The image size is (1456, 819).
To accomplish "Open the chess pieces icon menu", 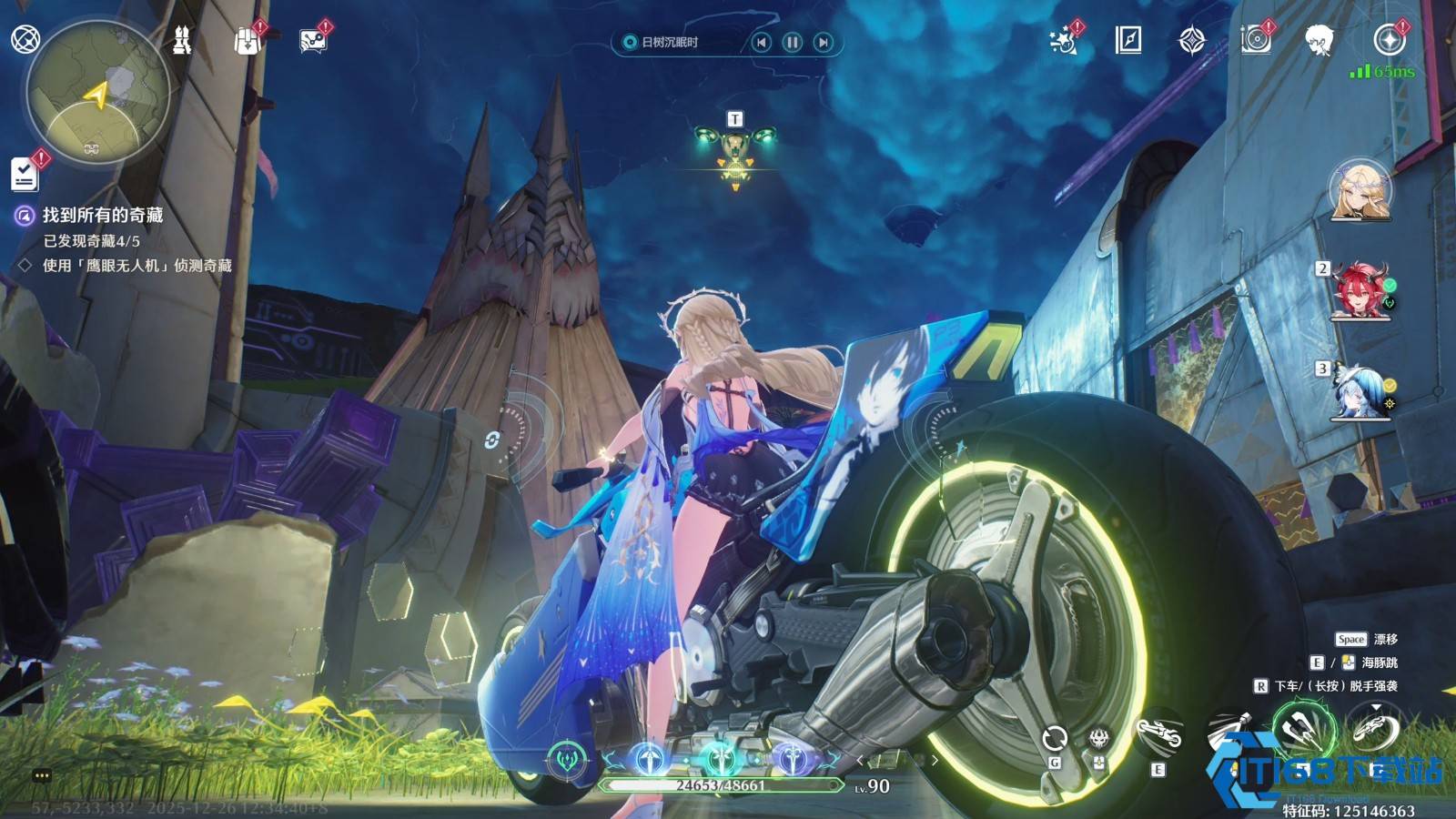I will [182, 40].
